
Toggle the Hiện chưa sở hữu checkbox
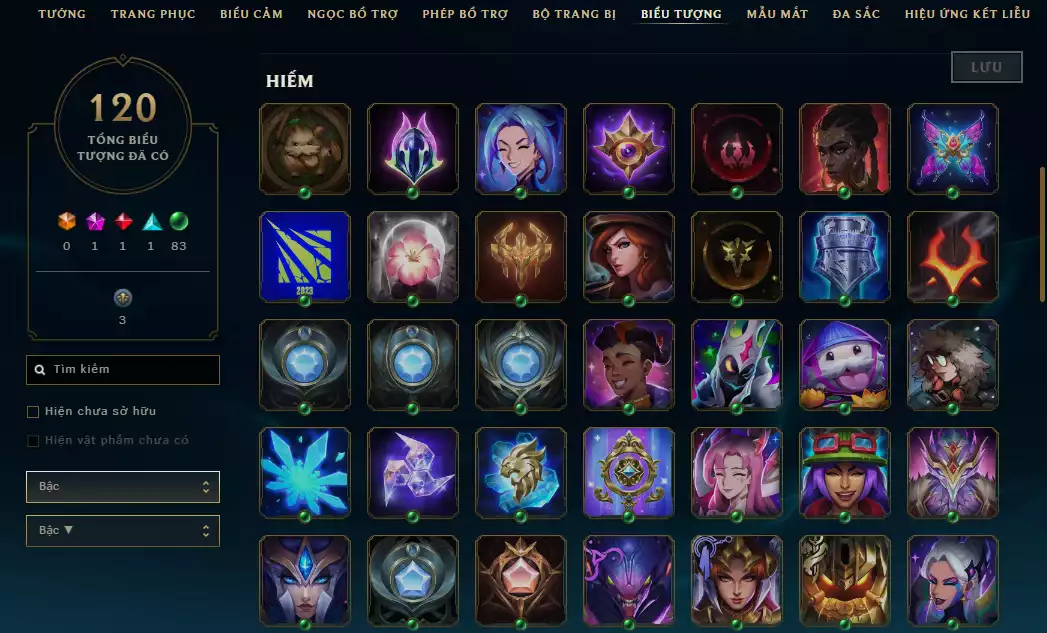pos(33,412)
